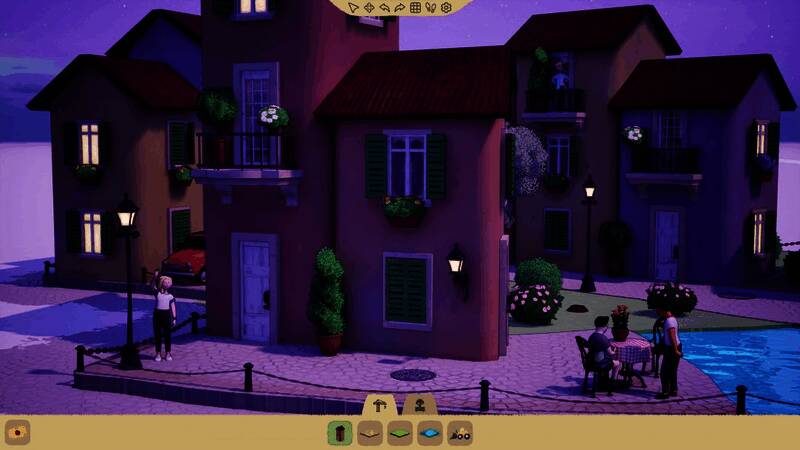Image resolution: width=800 pixels, height=450 pixels.
Task: Choose the green grass terrain tile
Action: [400, 434]
